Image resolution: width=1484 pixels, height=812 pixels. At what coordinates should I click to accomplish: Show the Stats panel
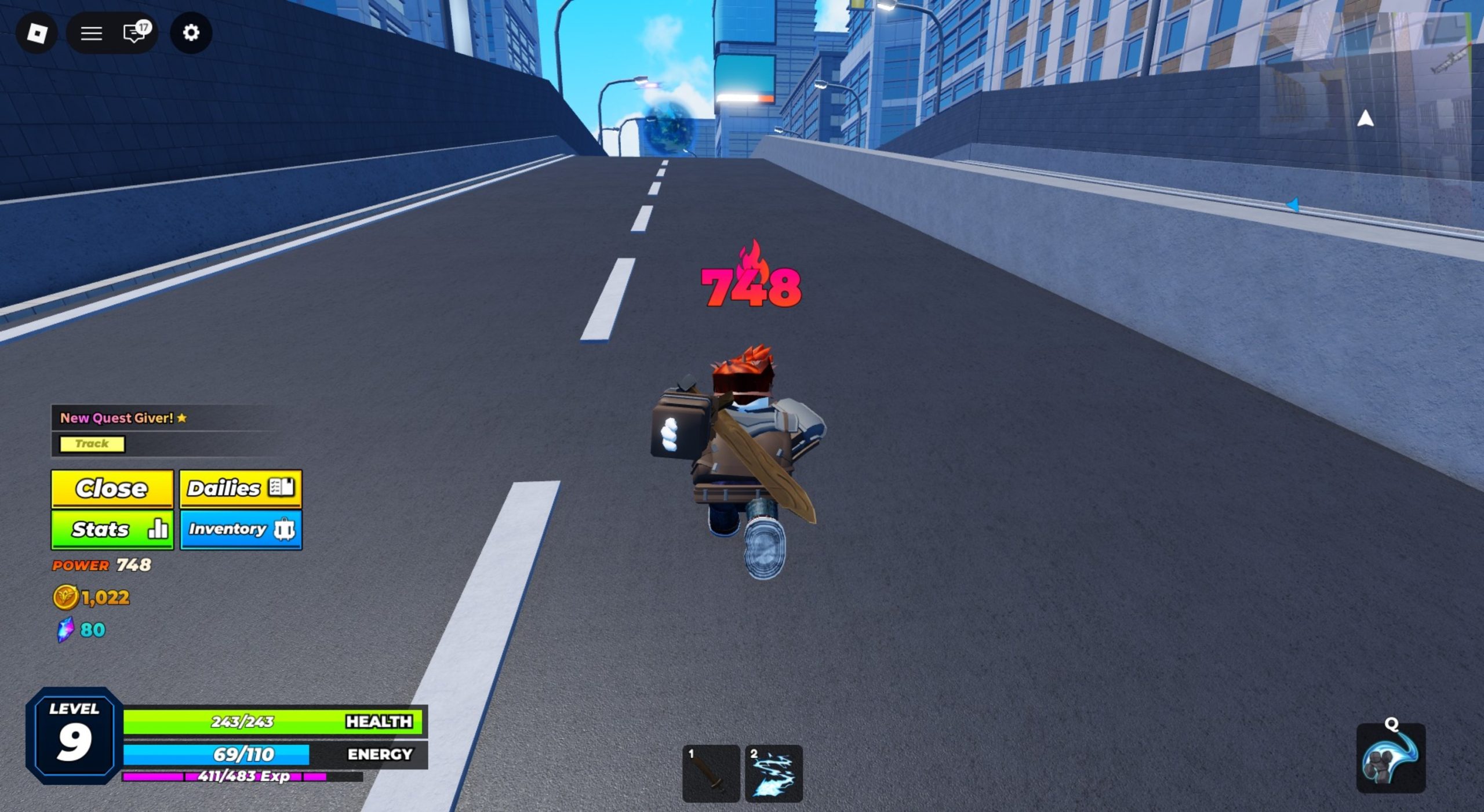[112, 529]
